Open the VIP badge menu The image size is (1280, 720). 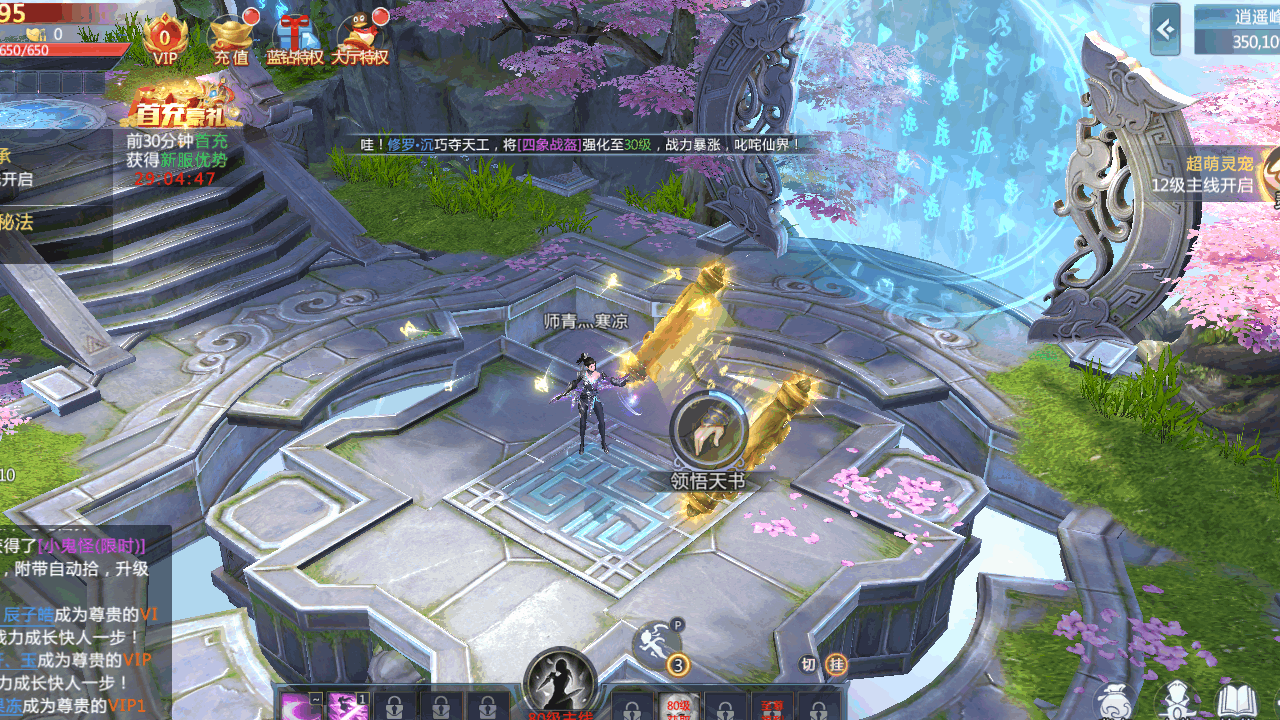click(x=165, y=40)
